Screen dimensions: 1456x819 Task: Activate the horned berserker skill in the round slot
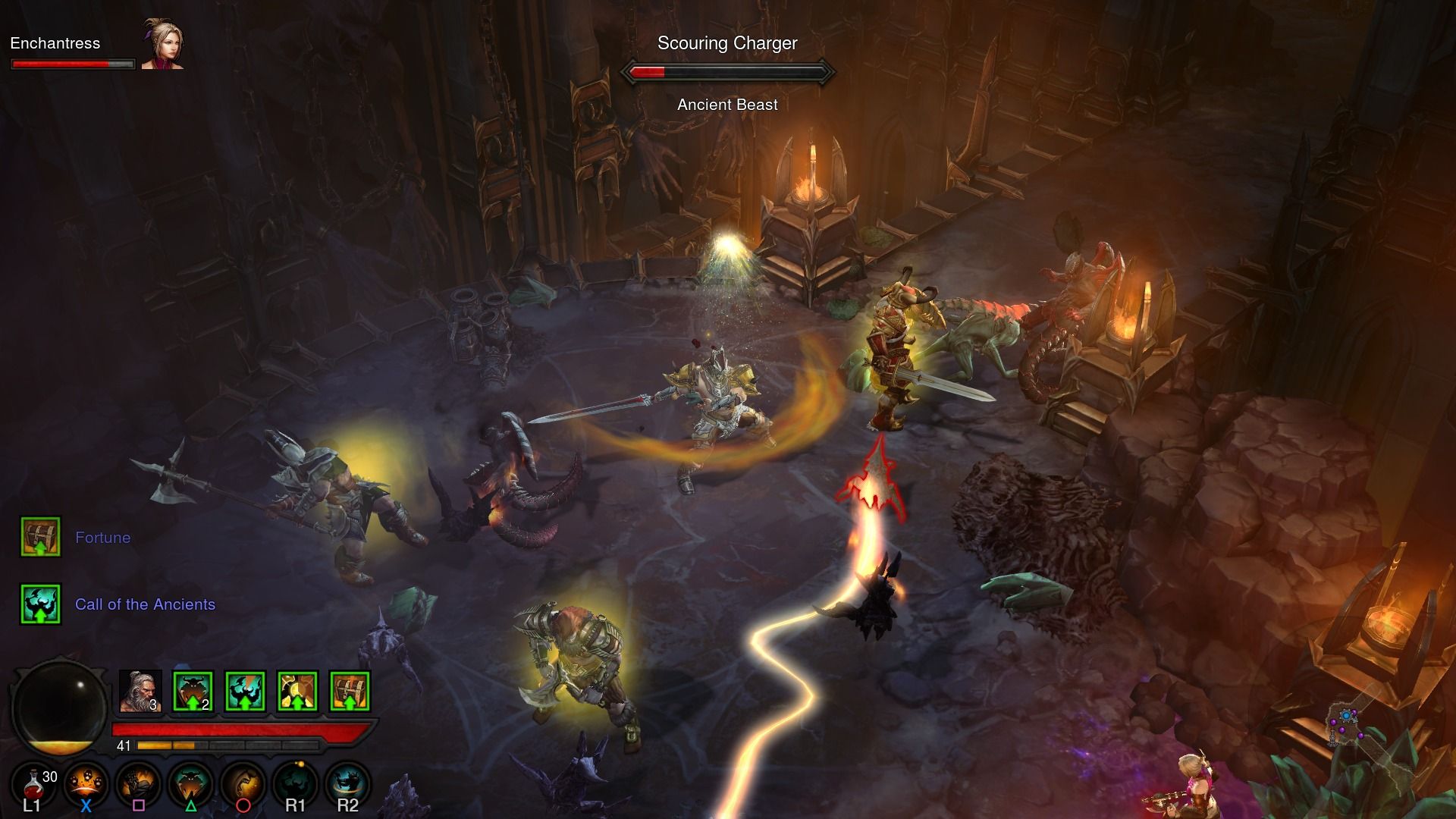[190, 785]
